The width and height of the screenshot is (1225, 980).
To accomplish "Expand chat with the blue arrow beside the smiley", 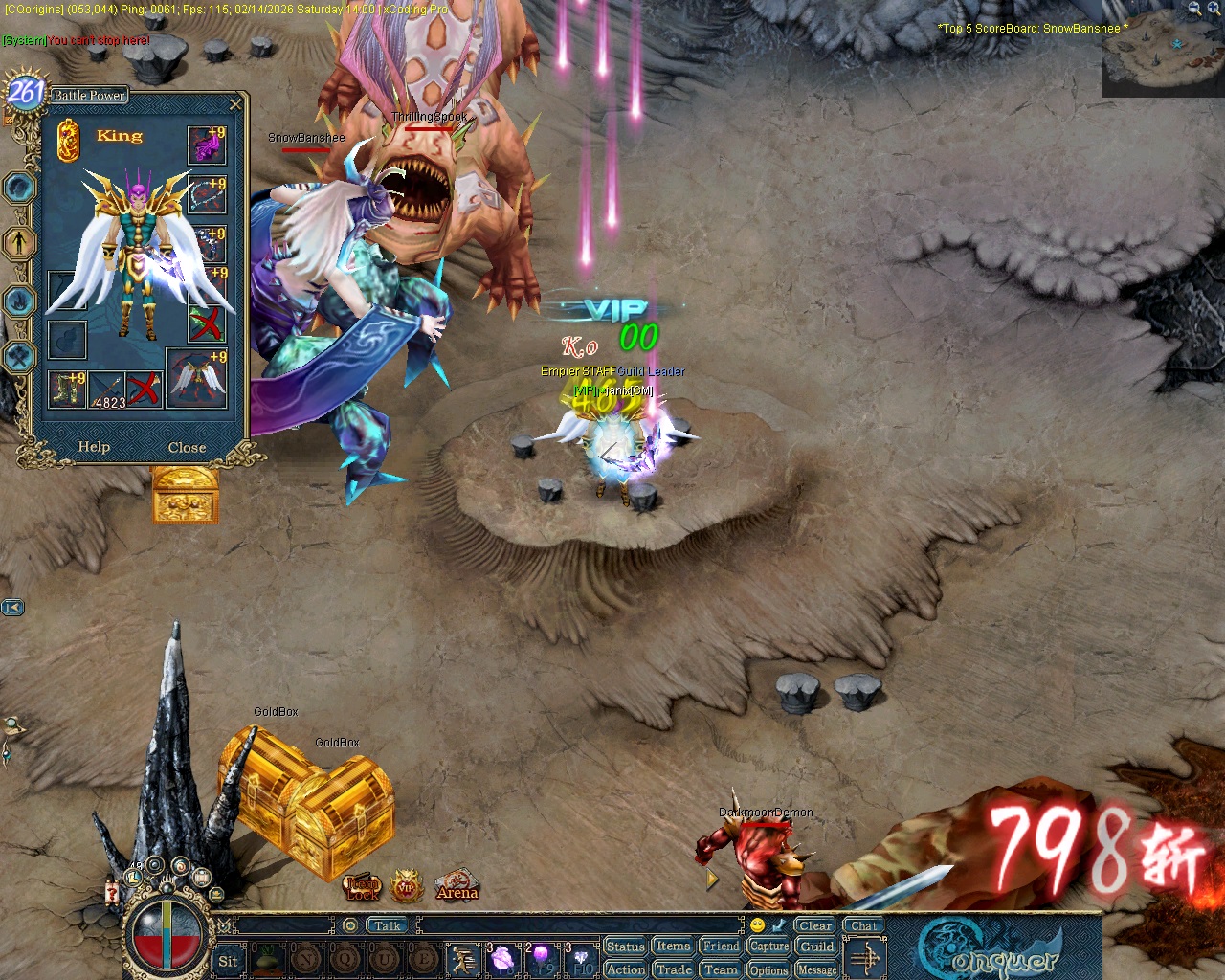I will [x=778, y=925].
